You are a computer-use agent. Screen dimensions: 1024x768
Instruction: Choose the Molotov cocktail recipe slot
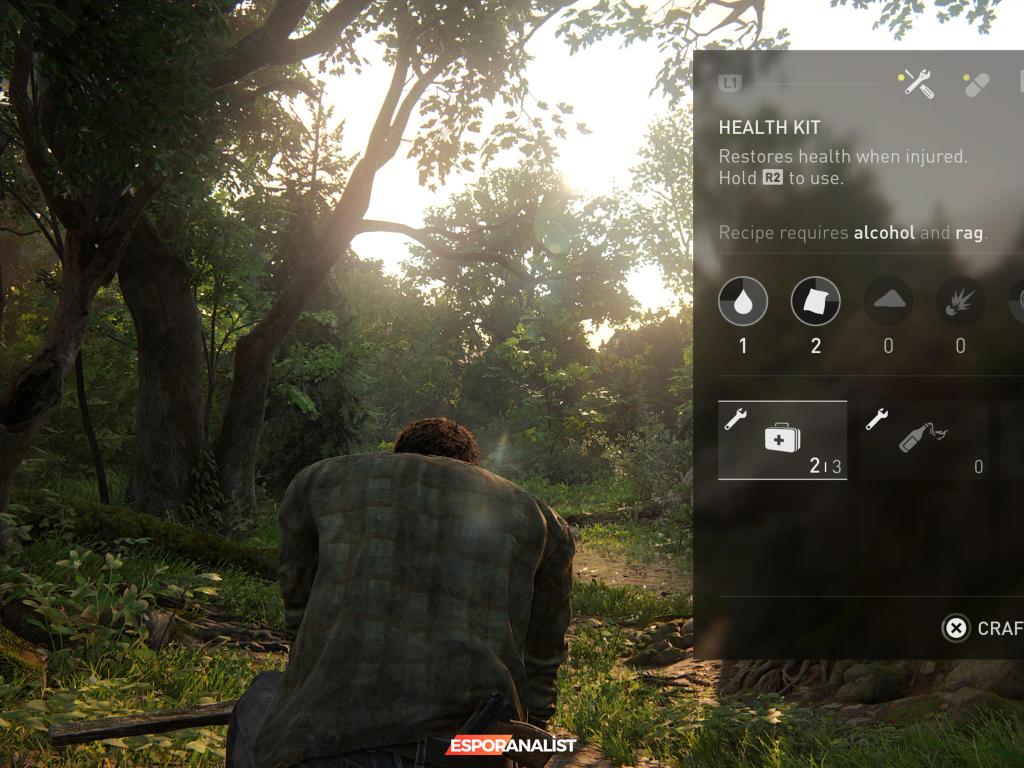924,440
